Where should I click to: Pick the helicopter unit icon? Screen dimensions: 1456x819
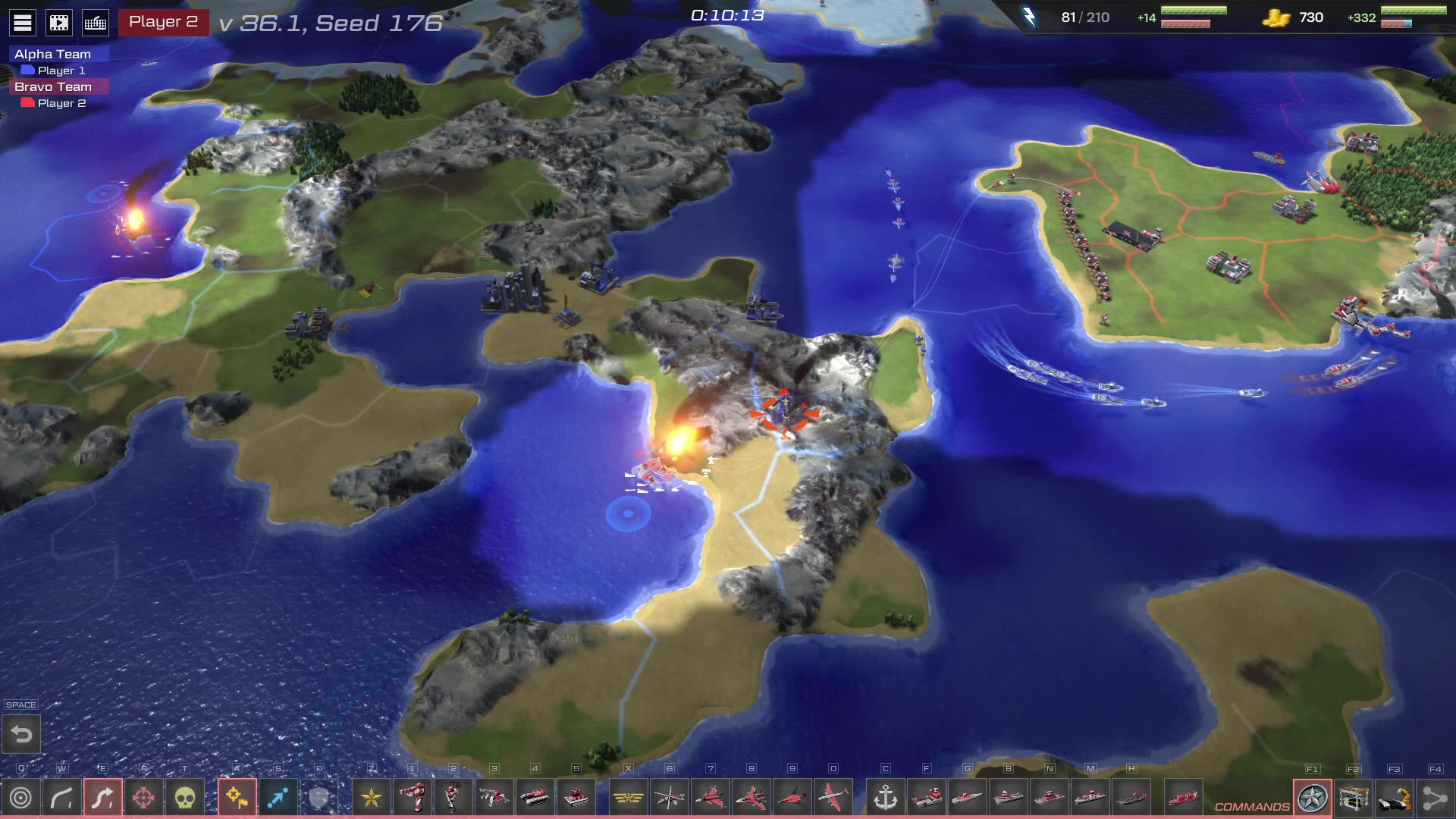(669, 798)
